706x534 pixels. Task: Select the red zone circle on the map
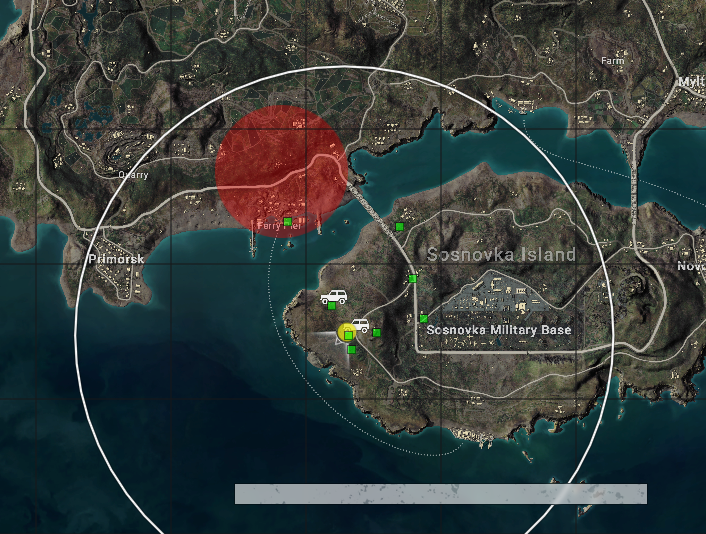282,167
